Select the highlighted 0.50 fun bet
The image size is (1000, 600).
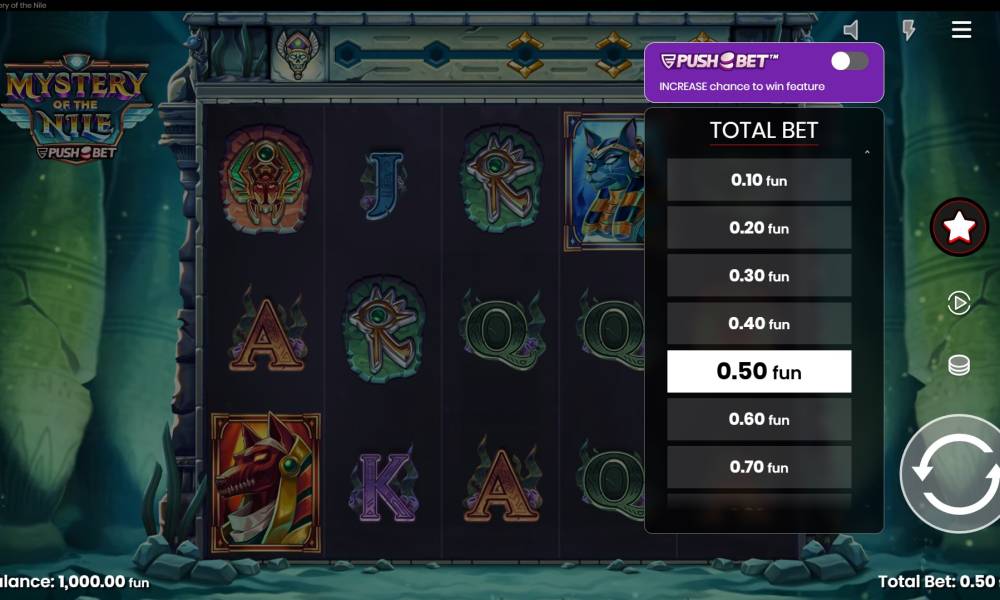click(759, 372)
